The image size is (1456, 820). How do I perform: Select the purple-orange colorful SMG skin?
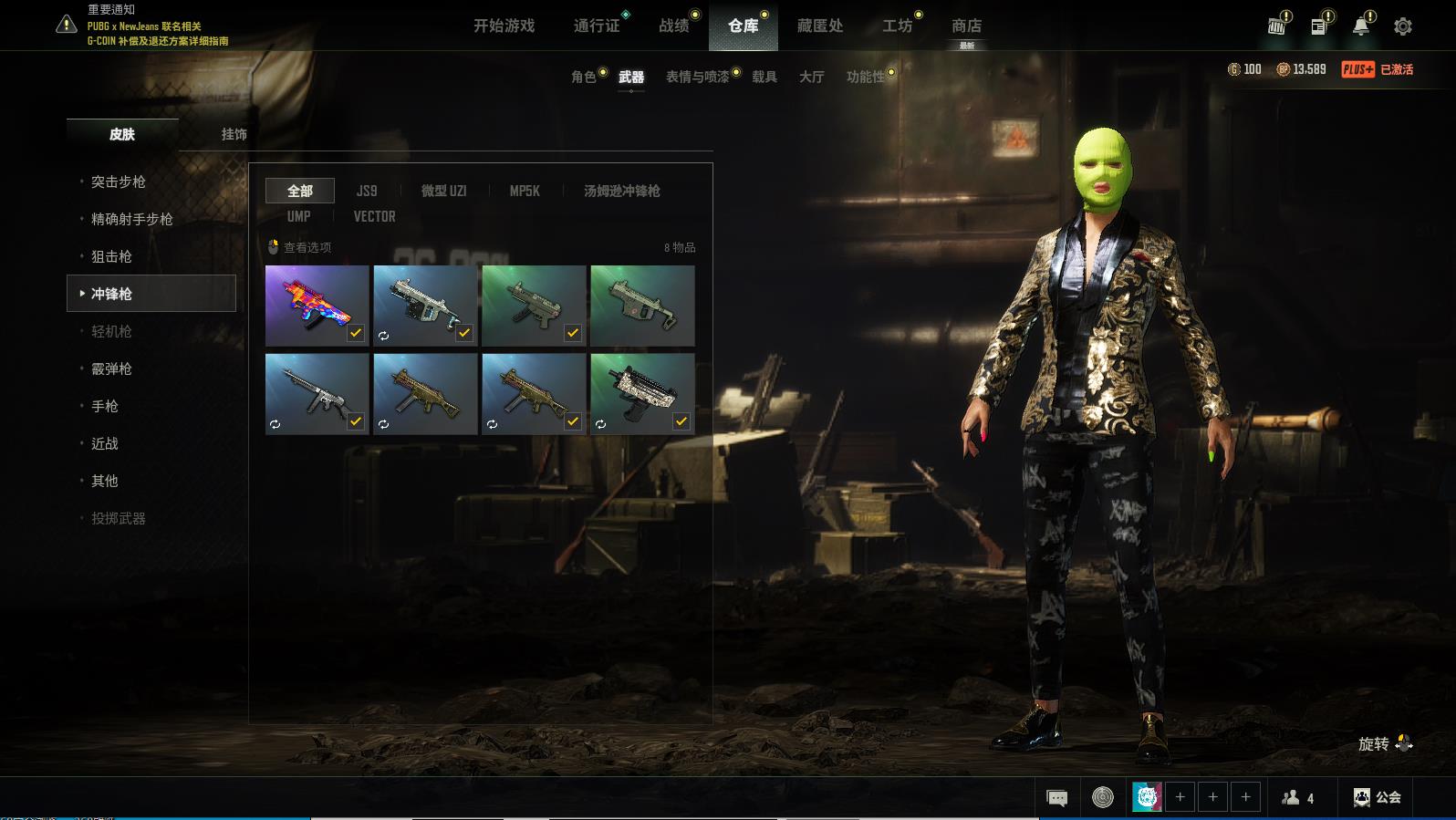(x=317, y=306)
